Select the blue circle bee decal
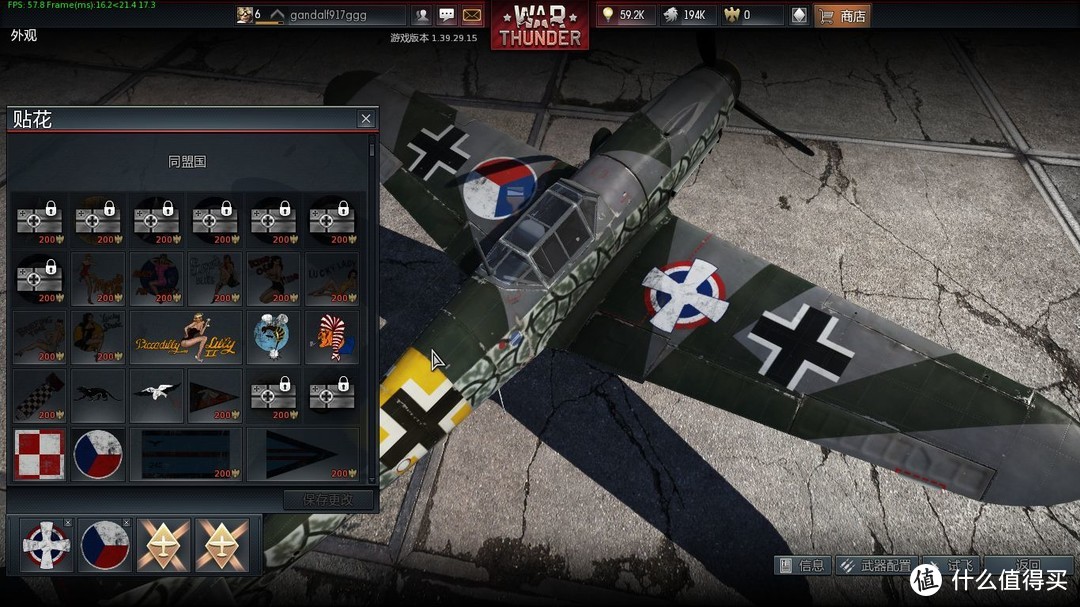Screen dimensions: 1080x607 click(273, 337)
